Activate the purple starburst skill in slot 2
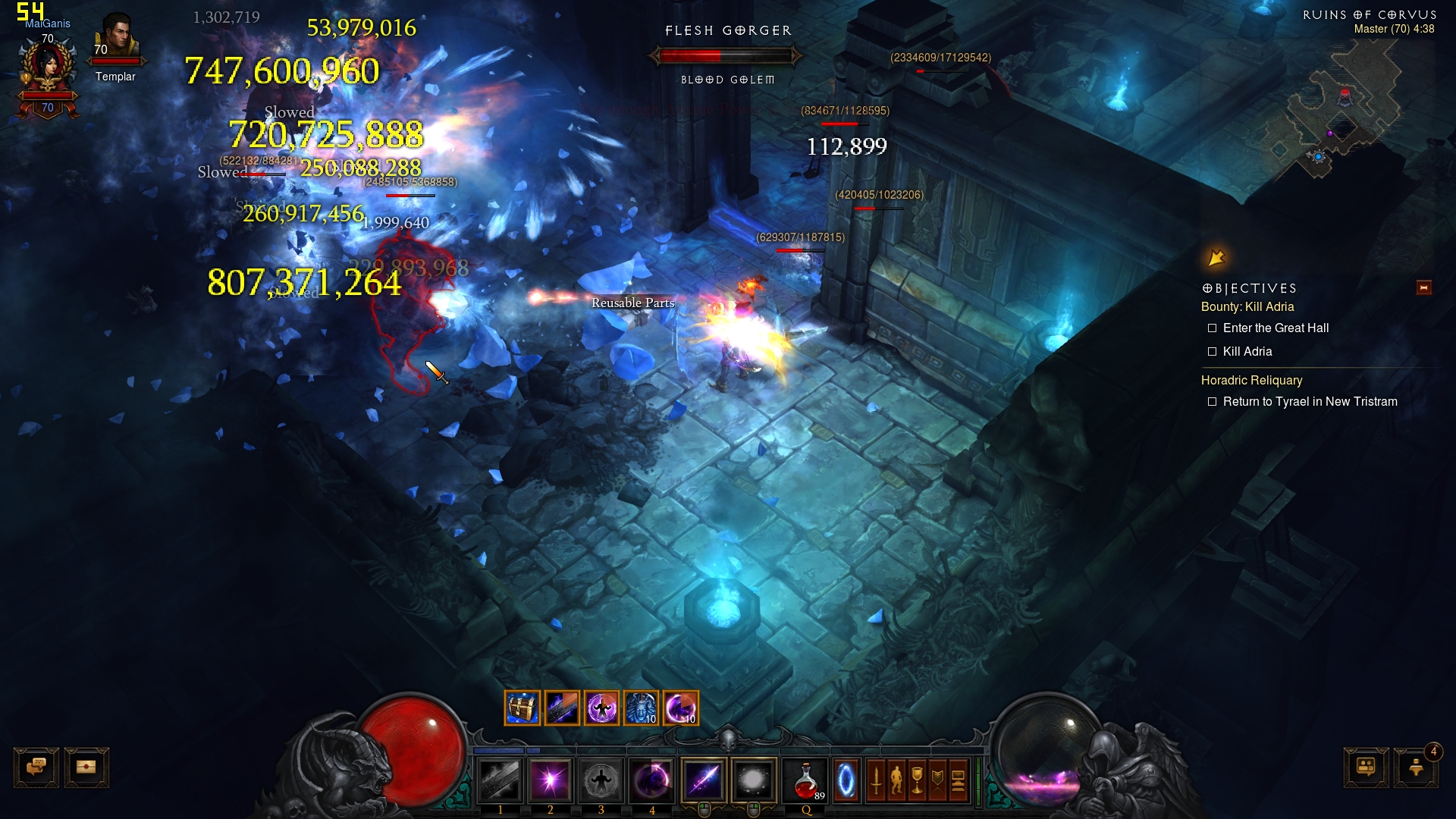This screenshot has width=1456, height=819. coord(551,780)
